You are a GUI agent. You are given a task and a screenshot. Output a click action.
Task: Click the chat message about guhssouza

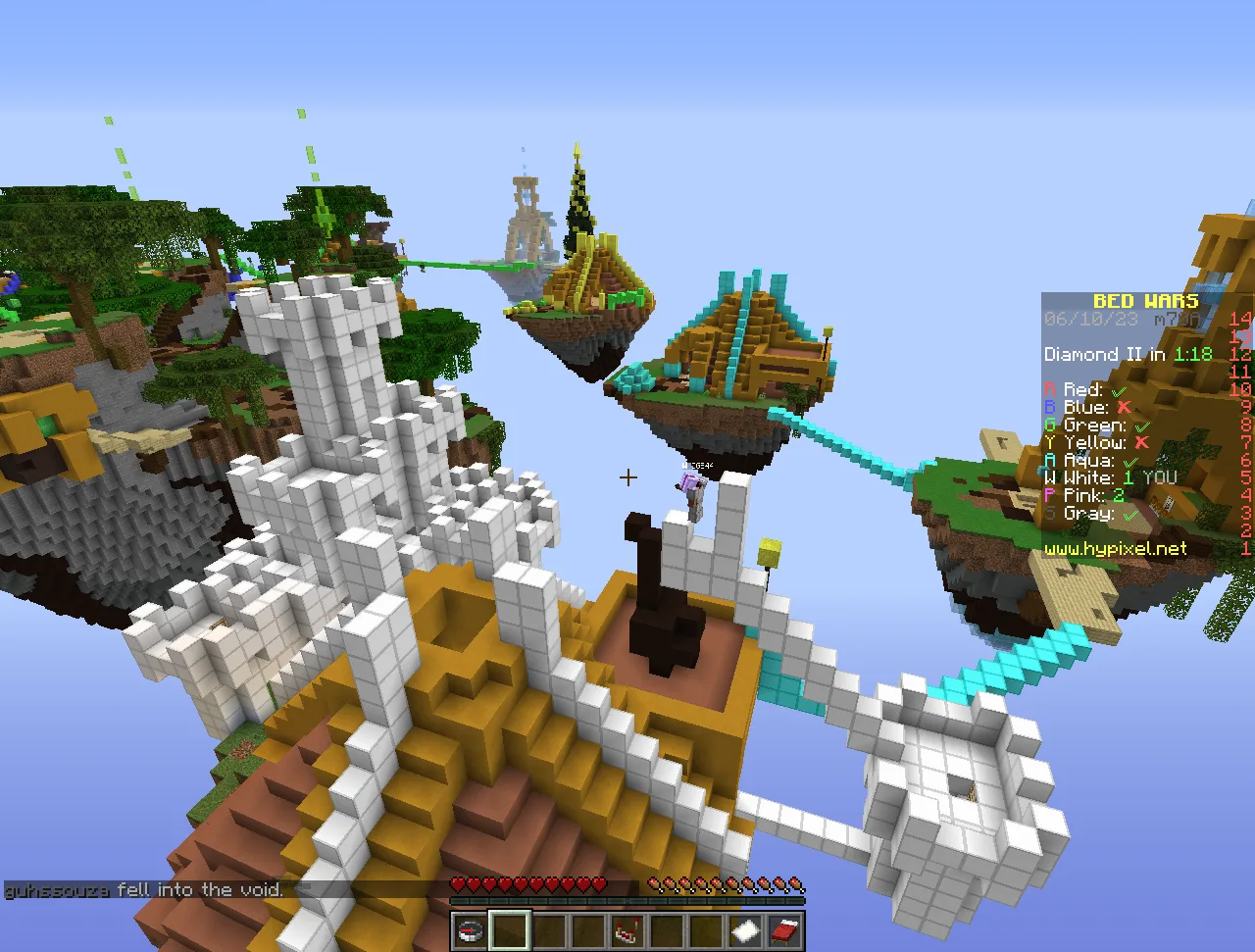(x=144, y=890)
